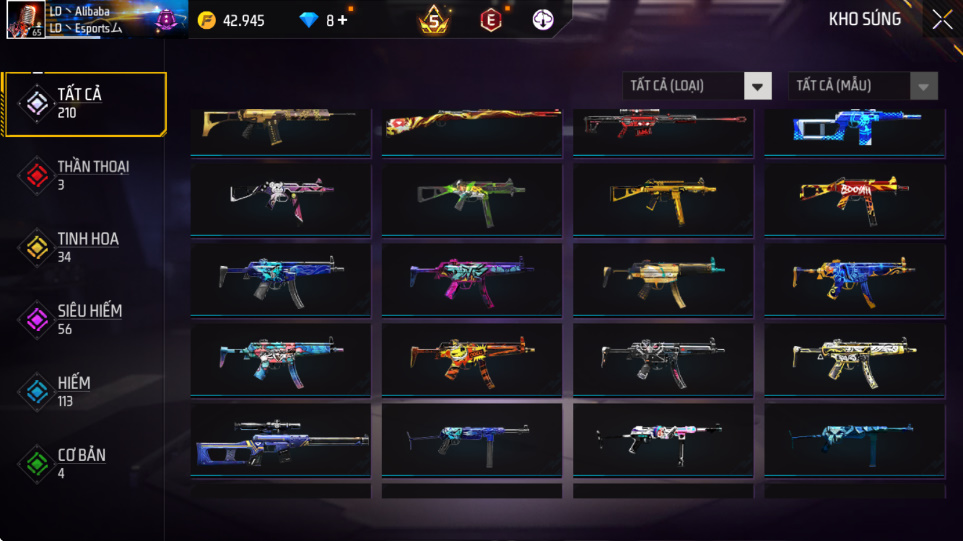Open the gold rank 5 crown badge

[434, 20]
